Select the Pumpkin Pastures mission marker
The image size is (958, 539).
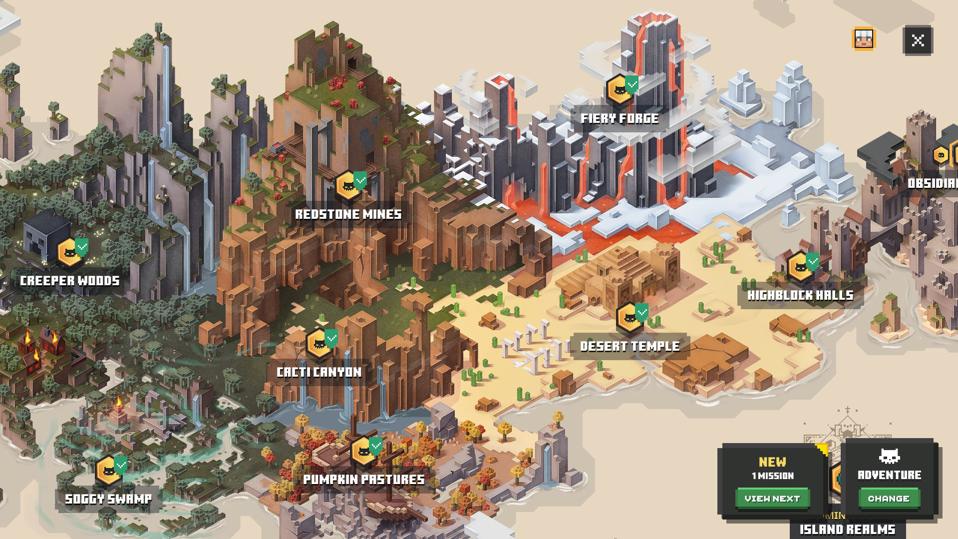(364, 451)
